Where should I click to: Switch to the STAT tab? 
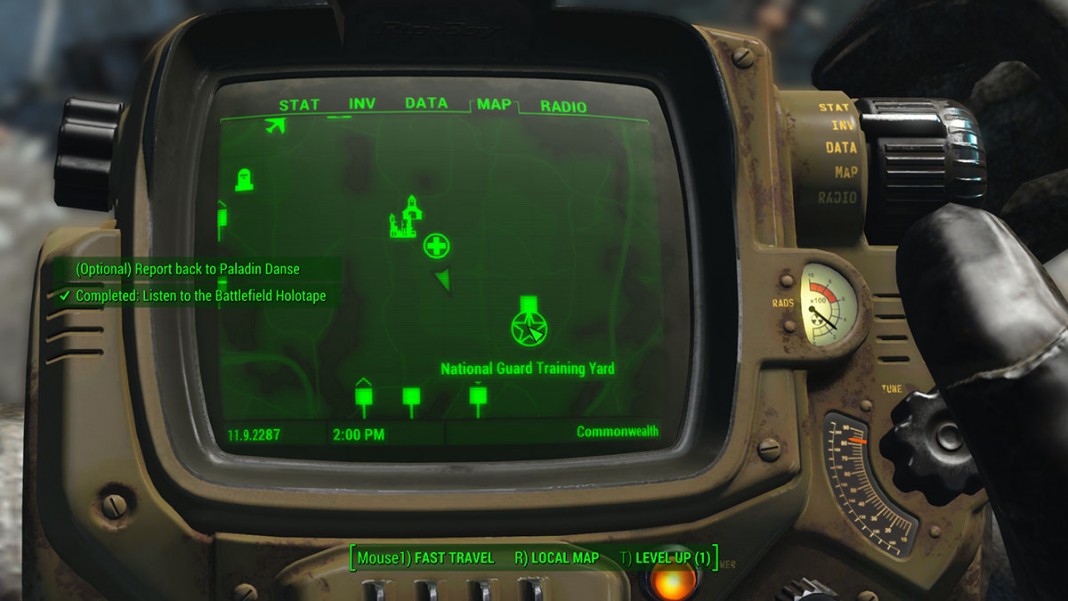[x=299, y=105]
